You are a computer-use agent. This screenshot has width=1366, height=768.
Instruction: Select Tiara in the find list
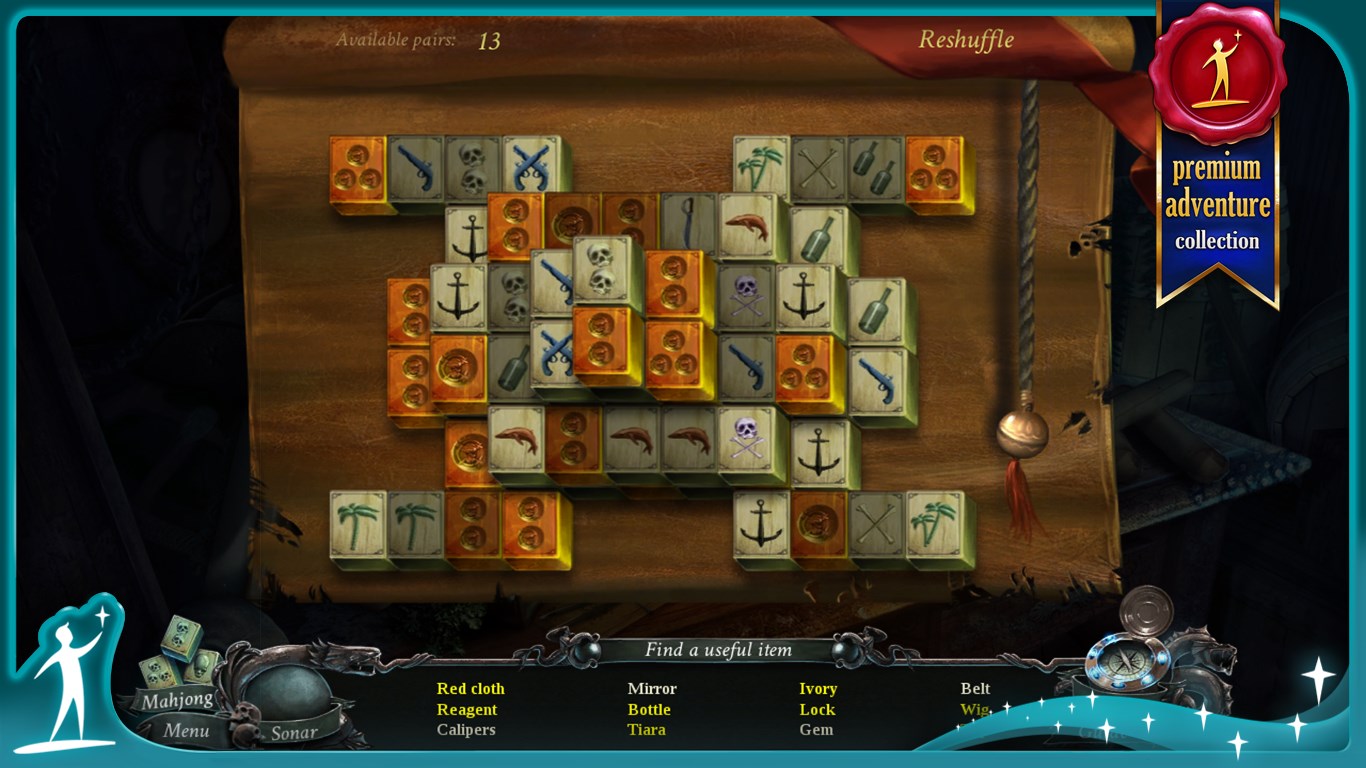pos(646,730)
